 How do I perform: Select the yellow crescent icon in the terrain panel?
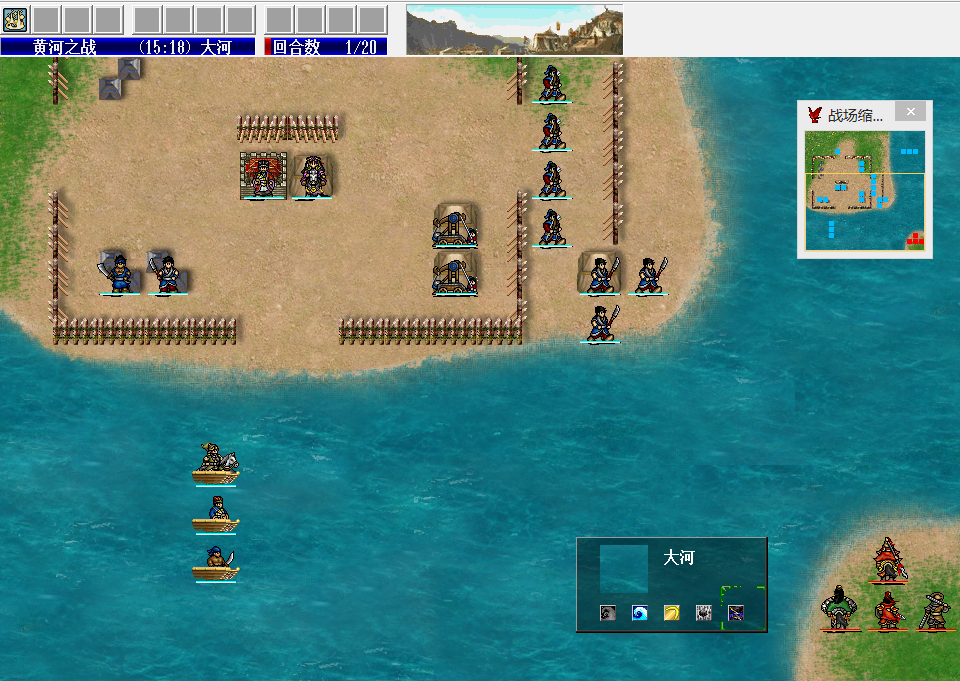[672, 612]
